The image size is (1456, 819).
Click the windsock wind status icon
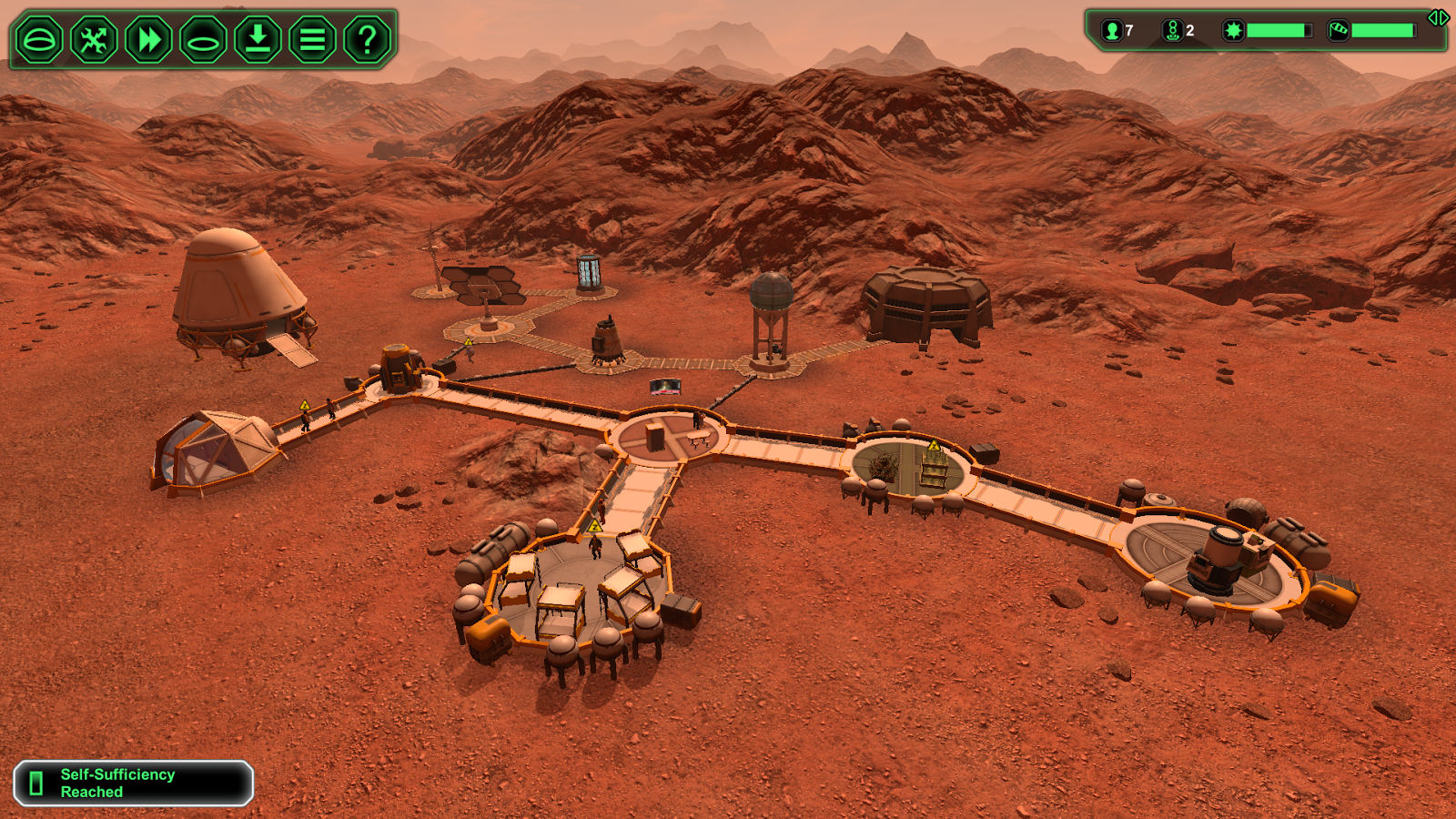(1338, 31)
